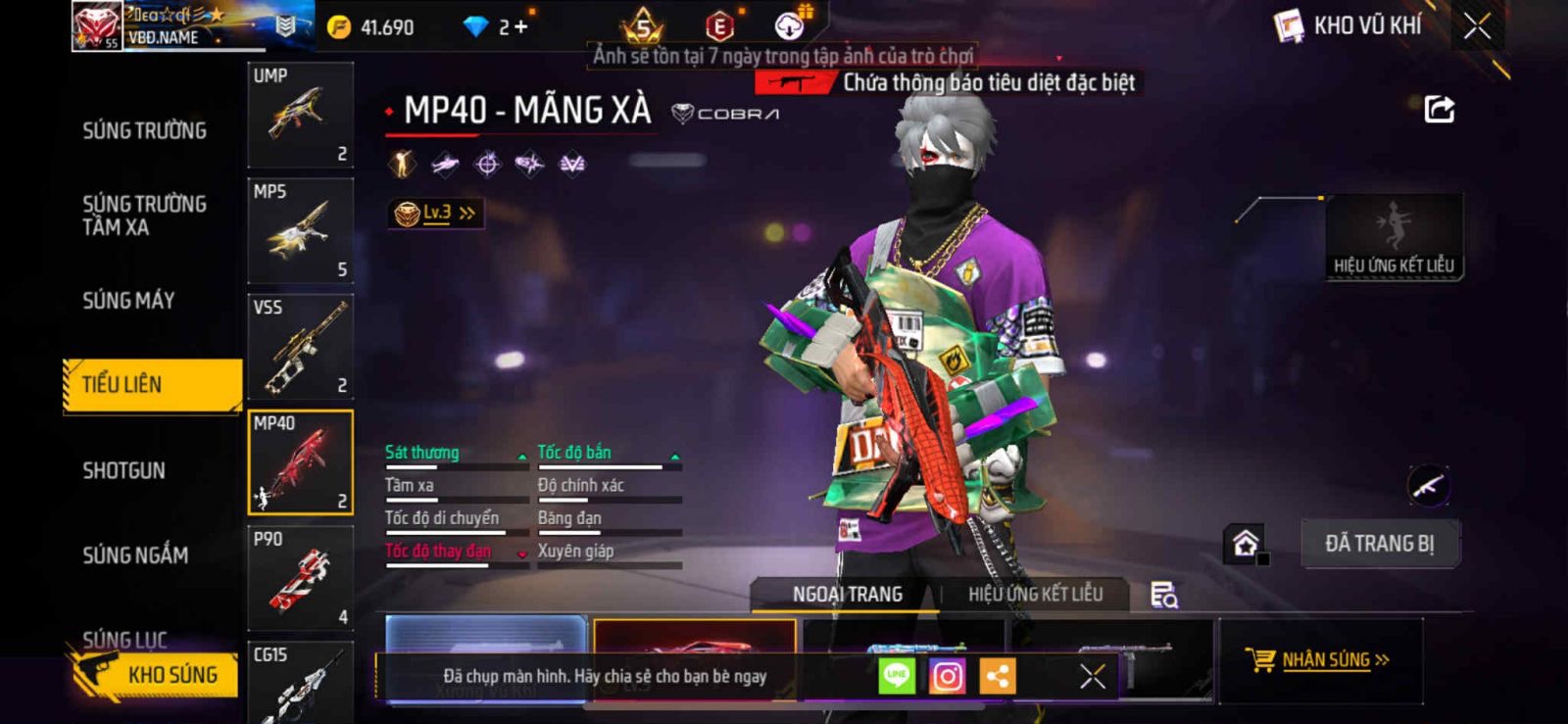Close the Kho Vũ Khí screen
Viewport: 1568px width, 724px height.
(1477, 26)
